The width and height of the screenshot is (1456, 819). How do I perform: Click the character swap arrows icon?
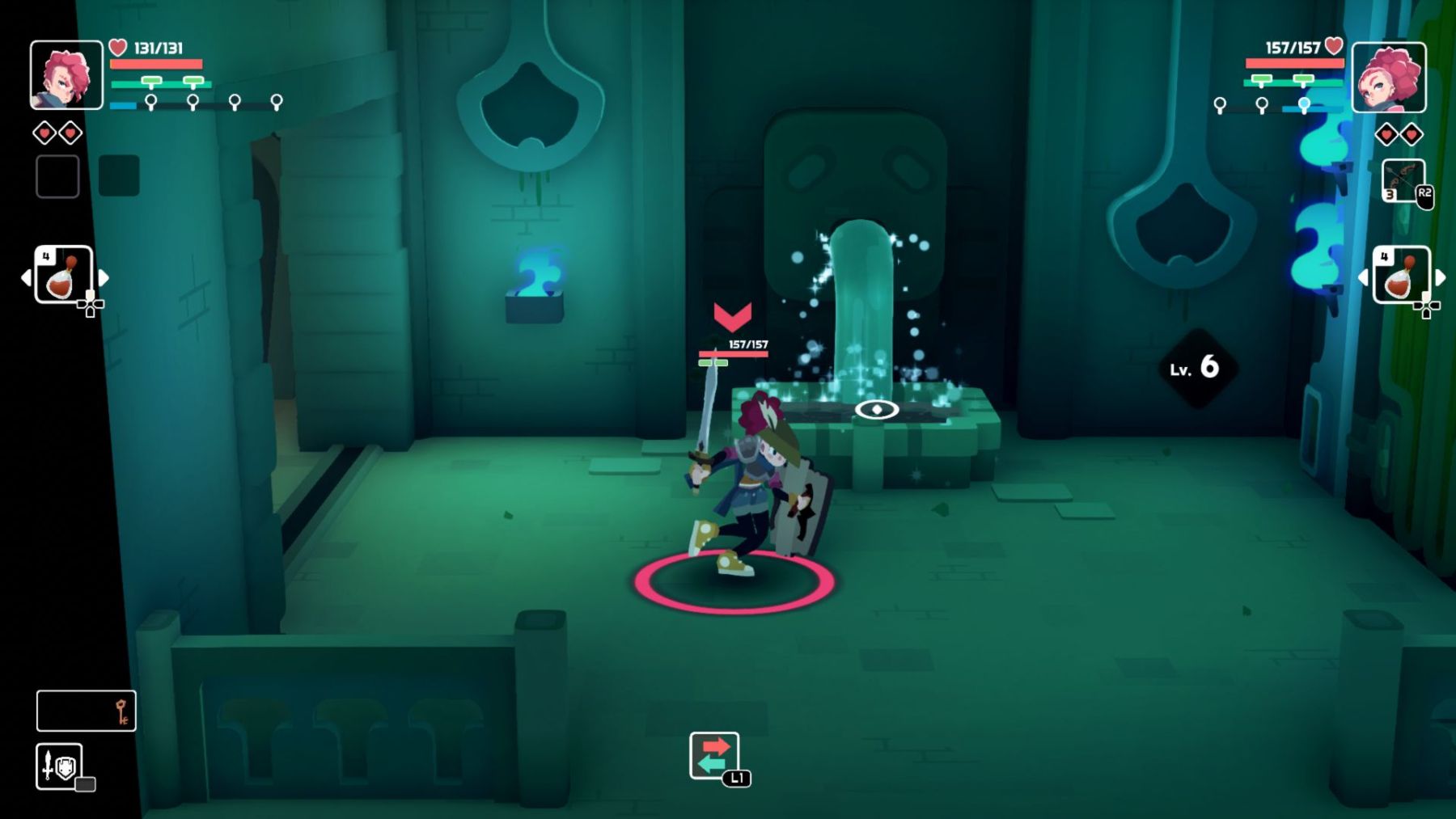(713, 755)
